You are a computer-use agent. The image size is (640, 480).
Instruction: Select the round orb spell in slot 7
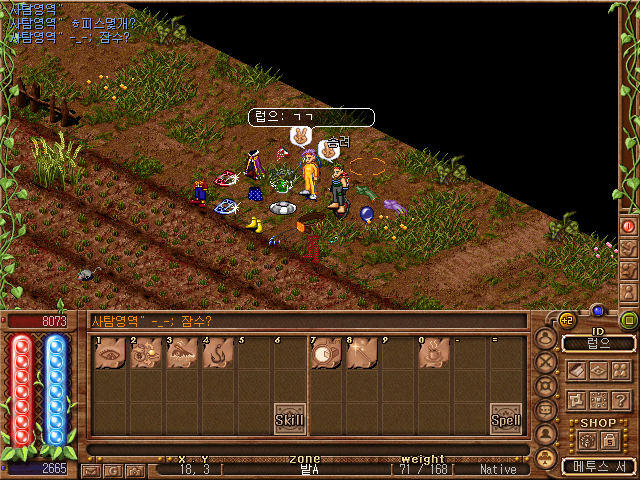(x=325, y=354)
